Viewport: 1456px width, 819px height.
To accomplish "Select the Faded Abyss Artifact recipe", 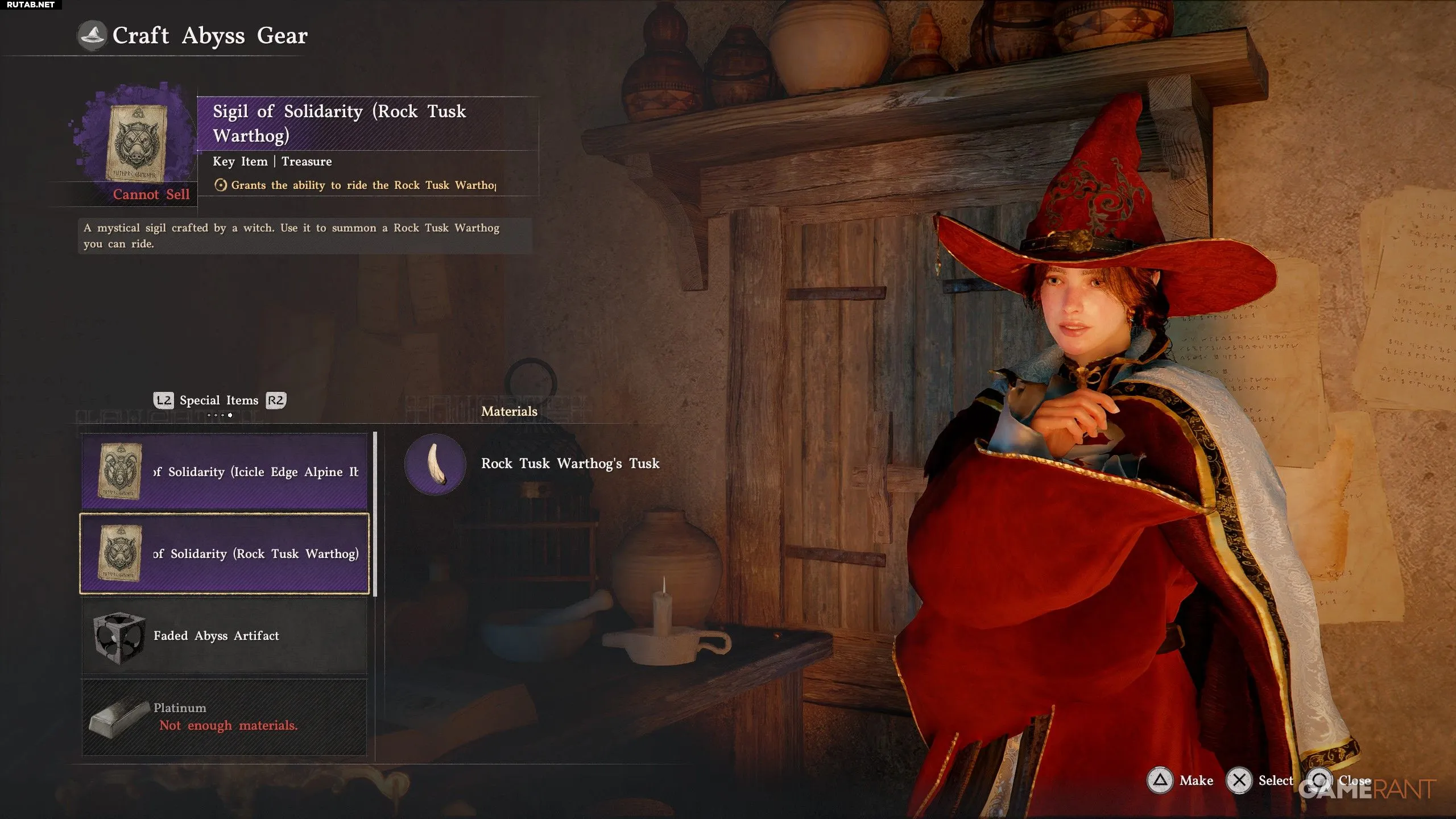I will [x=225, y=635].
